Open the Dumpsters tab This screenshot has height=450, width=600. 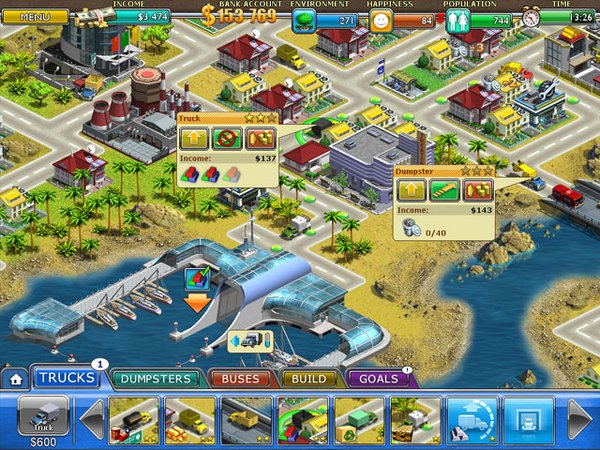(154, 378)
